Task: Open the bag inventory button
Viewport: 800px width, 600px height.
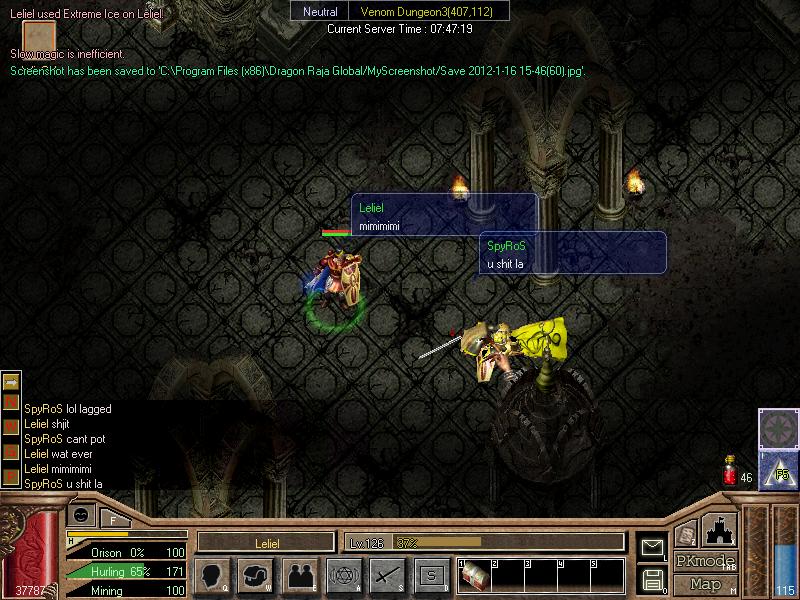Action: (x=255, y=576)
